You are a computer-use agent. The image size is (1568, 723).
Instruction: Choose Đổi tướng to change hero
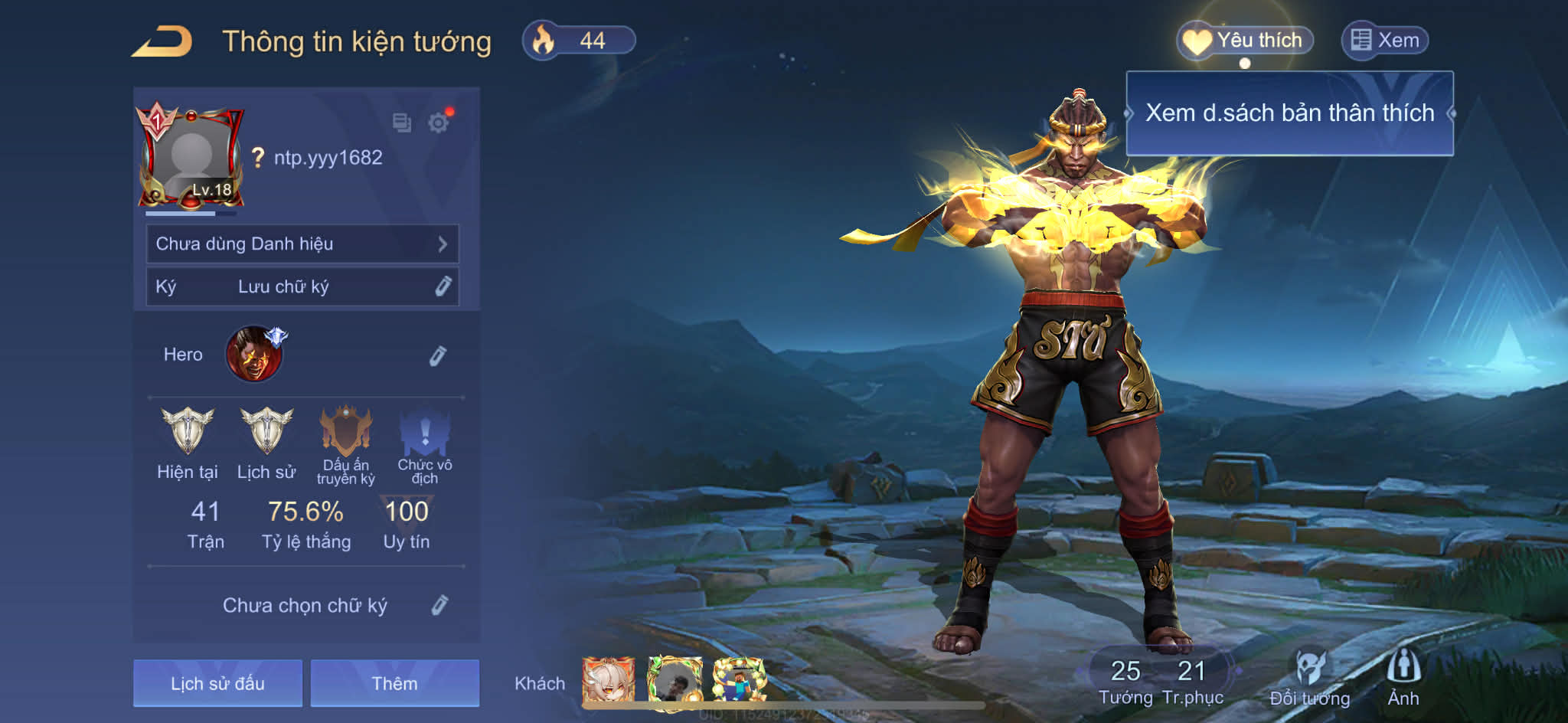1309,679
